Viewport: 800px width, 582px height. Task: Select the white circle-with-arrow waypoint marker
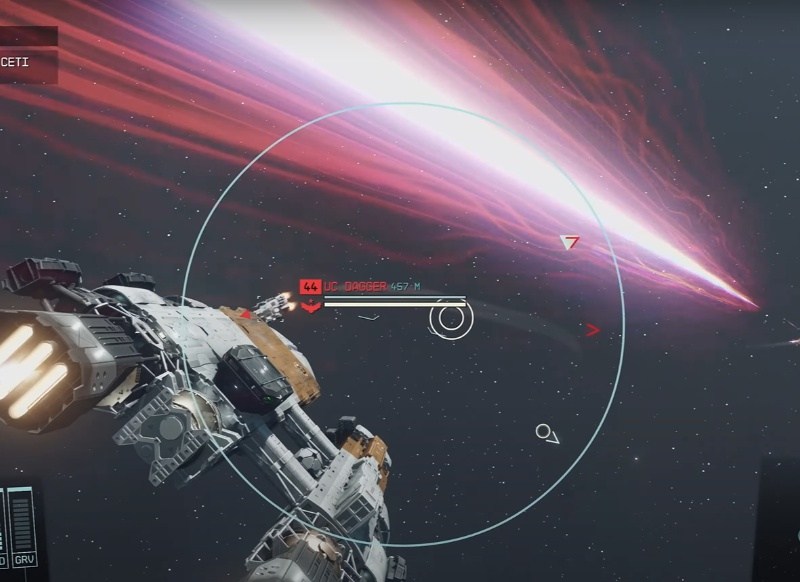tap(546, 433)
